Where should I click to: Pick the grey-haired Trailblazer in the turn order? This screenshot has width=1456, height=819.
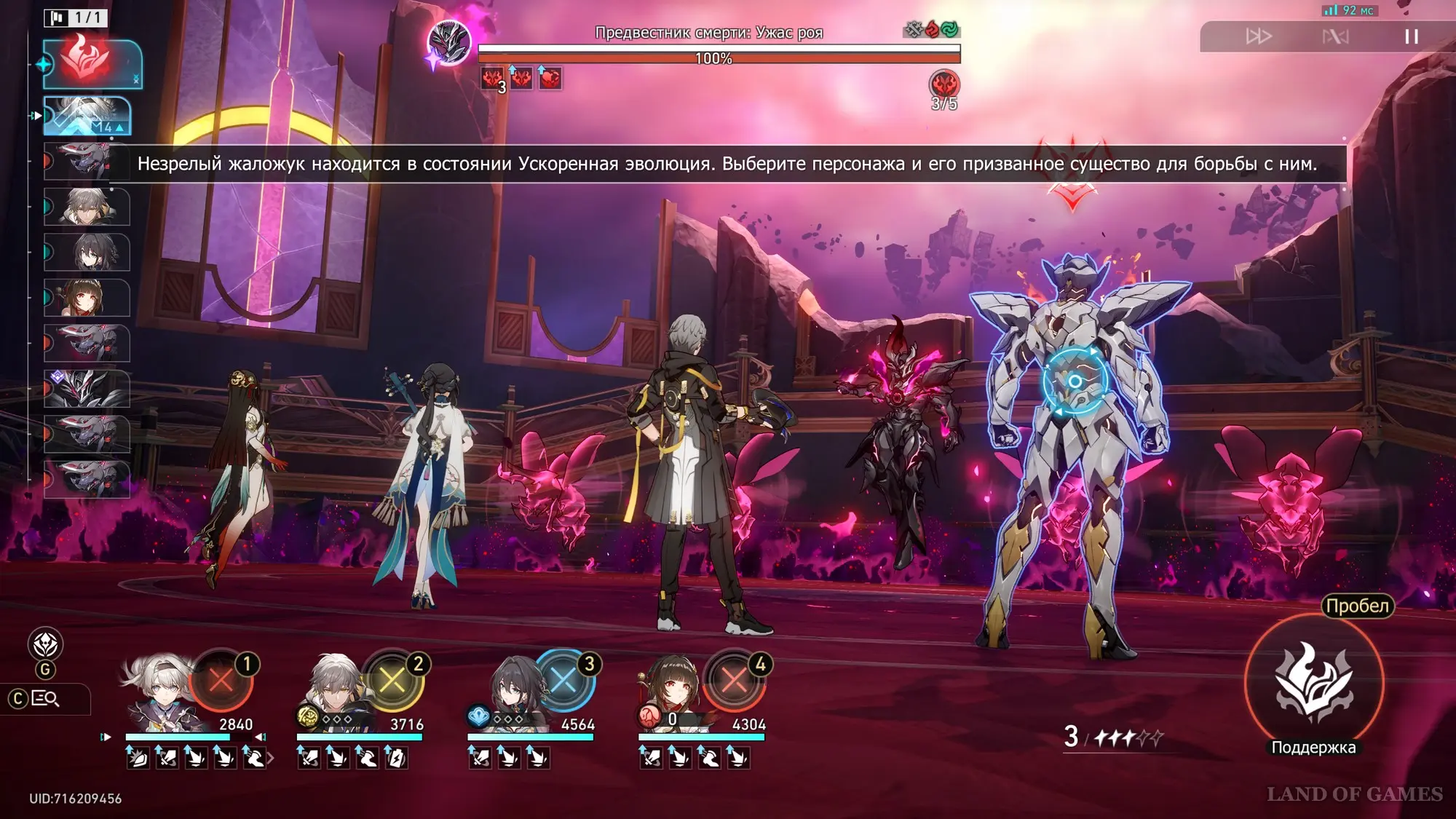[87, 207]
